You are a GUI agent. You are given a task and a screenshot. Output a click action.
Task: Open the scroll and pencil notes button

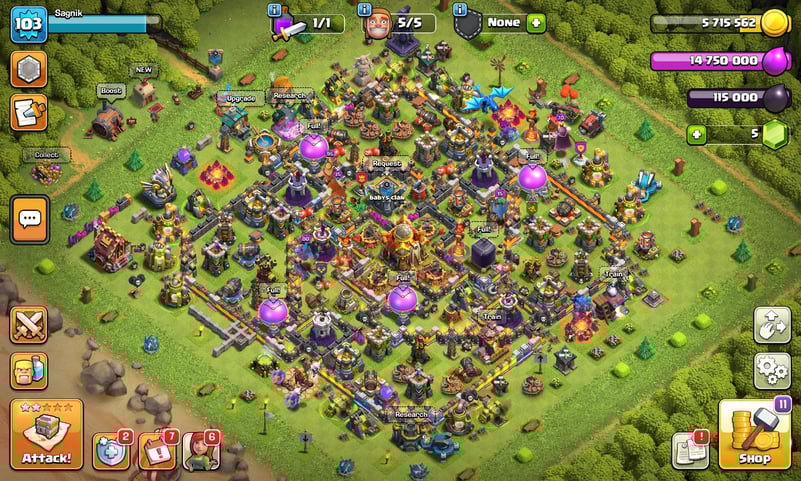point(29,113)
